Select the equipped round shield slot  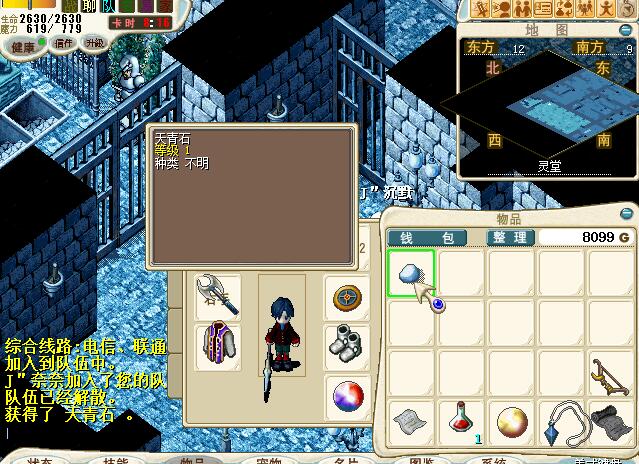coord(348,297)
